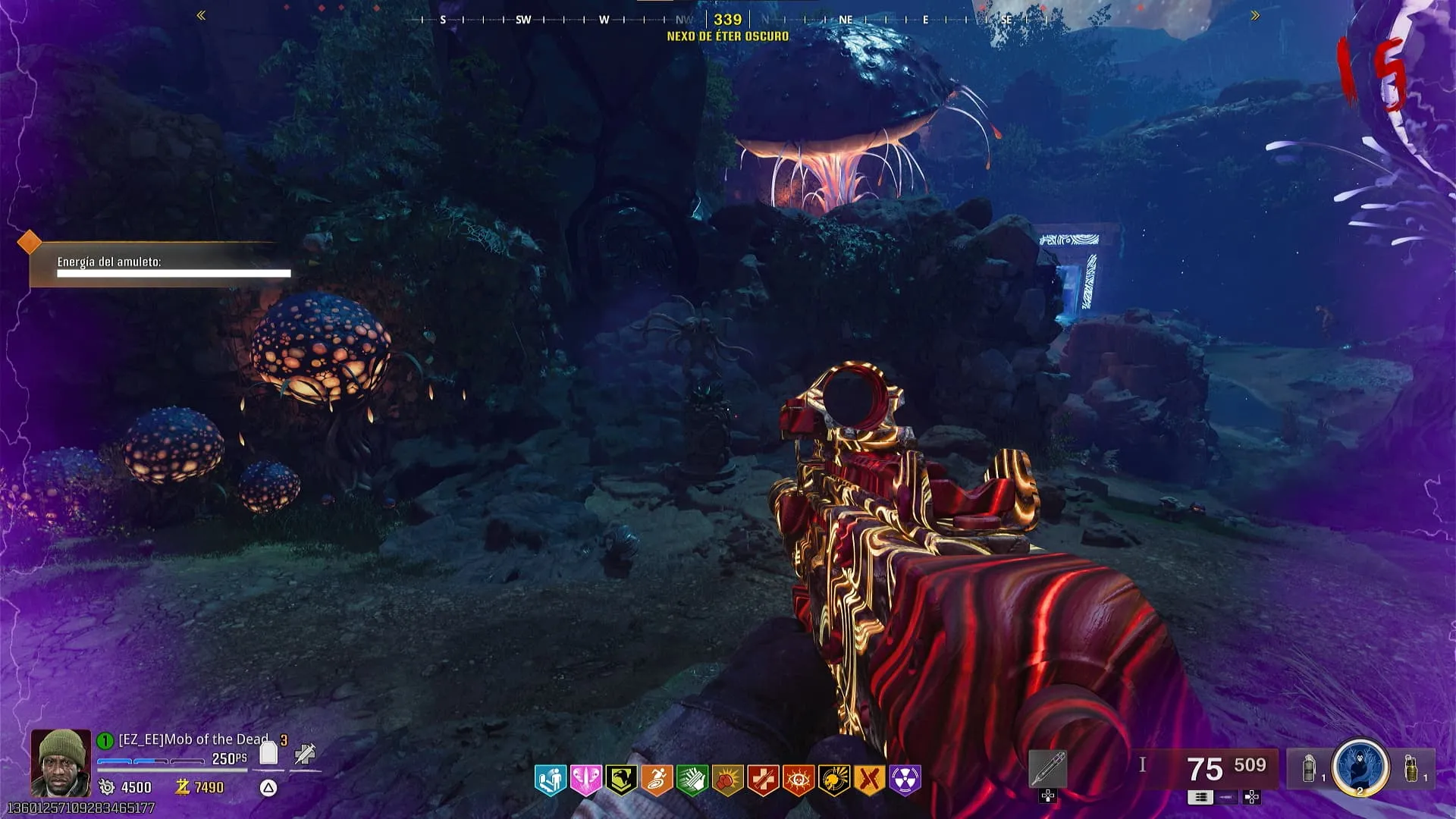
Task: Select the tactical grenade slot
Action: tap(1308, 769)
